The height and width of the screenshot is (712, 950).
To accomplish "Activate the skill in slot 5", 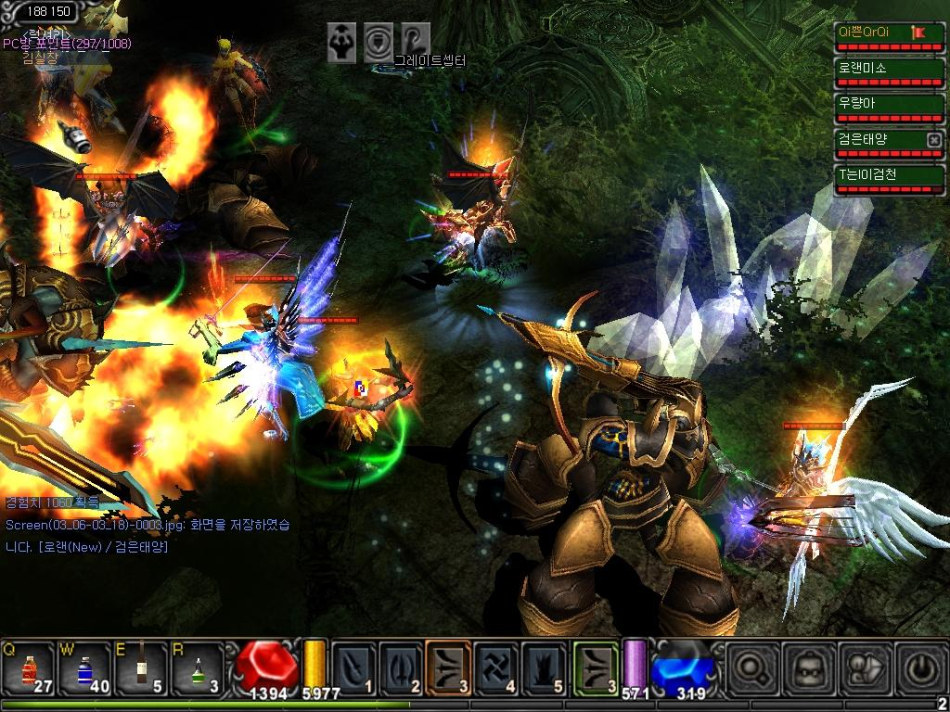I will tap(545, 667).
